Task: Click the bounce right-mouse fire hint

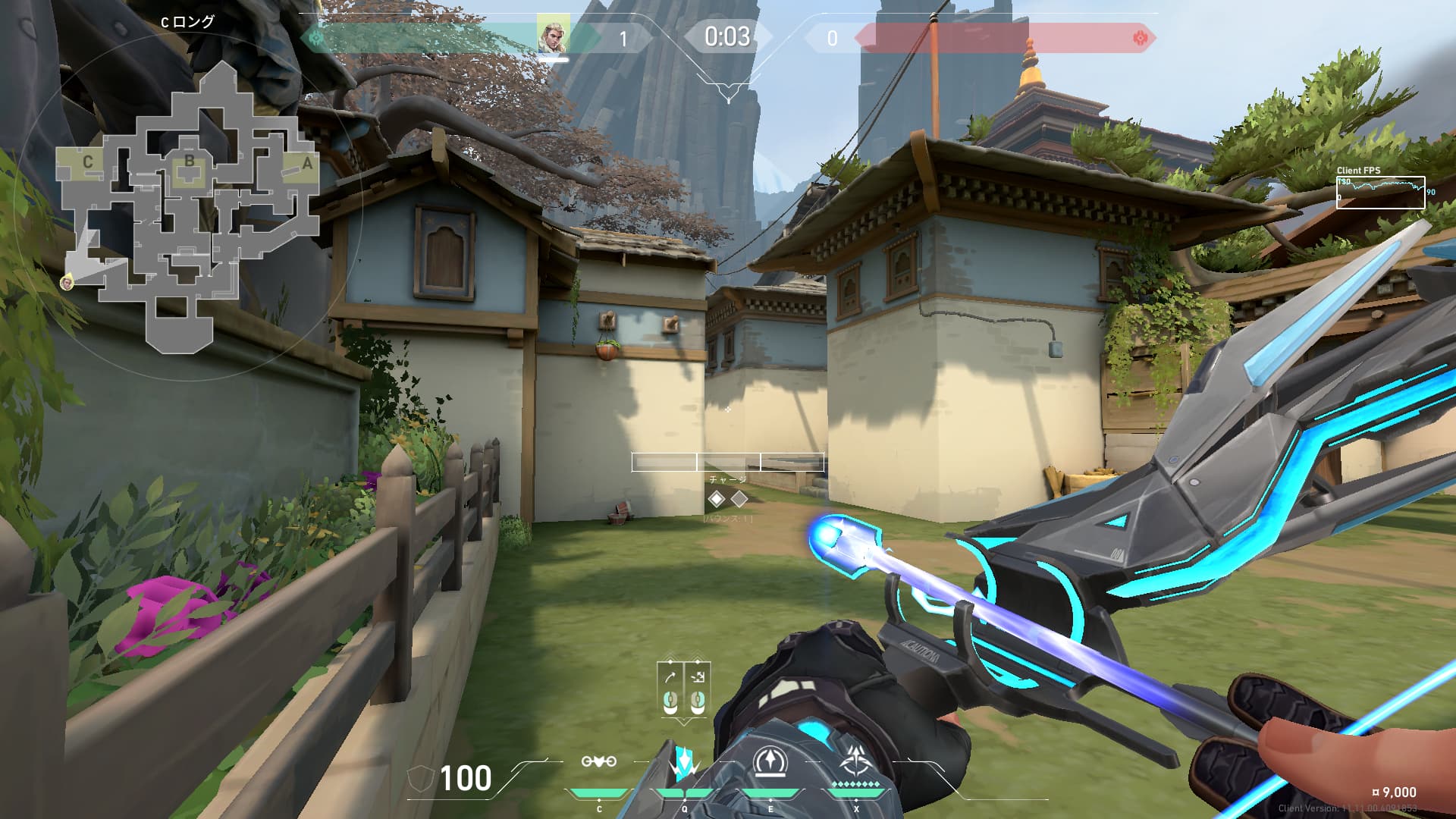Action: click(698, 689)
